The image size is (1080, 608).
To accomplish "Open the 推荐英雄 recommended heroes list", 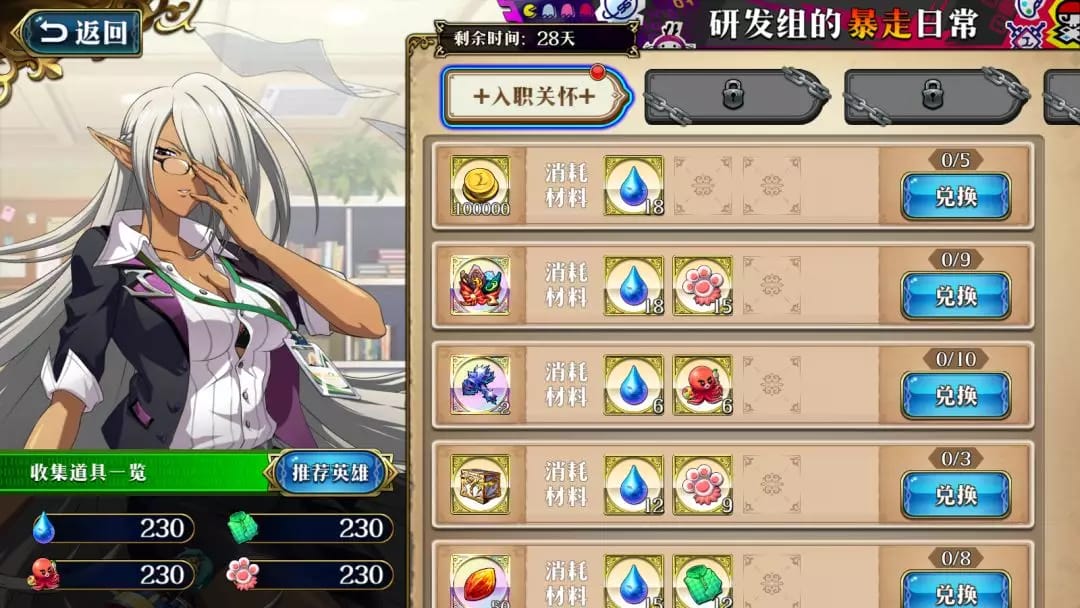I will [x=329, y=473].
